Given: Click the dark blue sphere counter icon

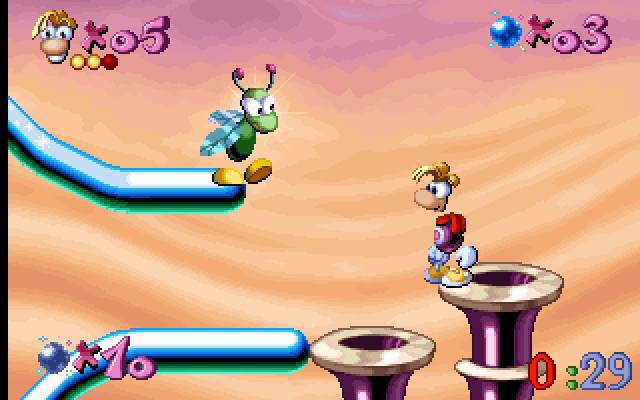Looking at the screenshot, I should tap(53, 355).
